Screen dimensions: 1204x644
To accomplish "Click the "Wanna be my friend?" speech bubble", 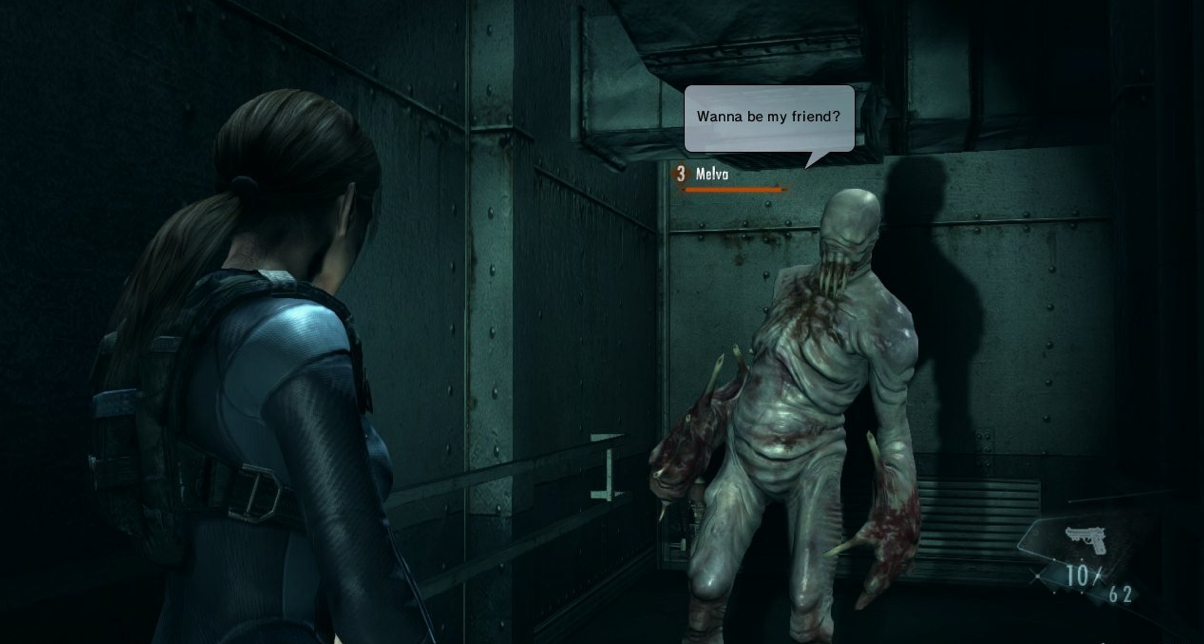I will point(768,117).
